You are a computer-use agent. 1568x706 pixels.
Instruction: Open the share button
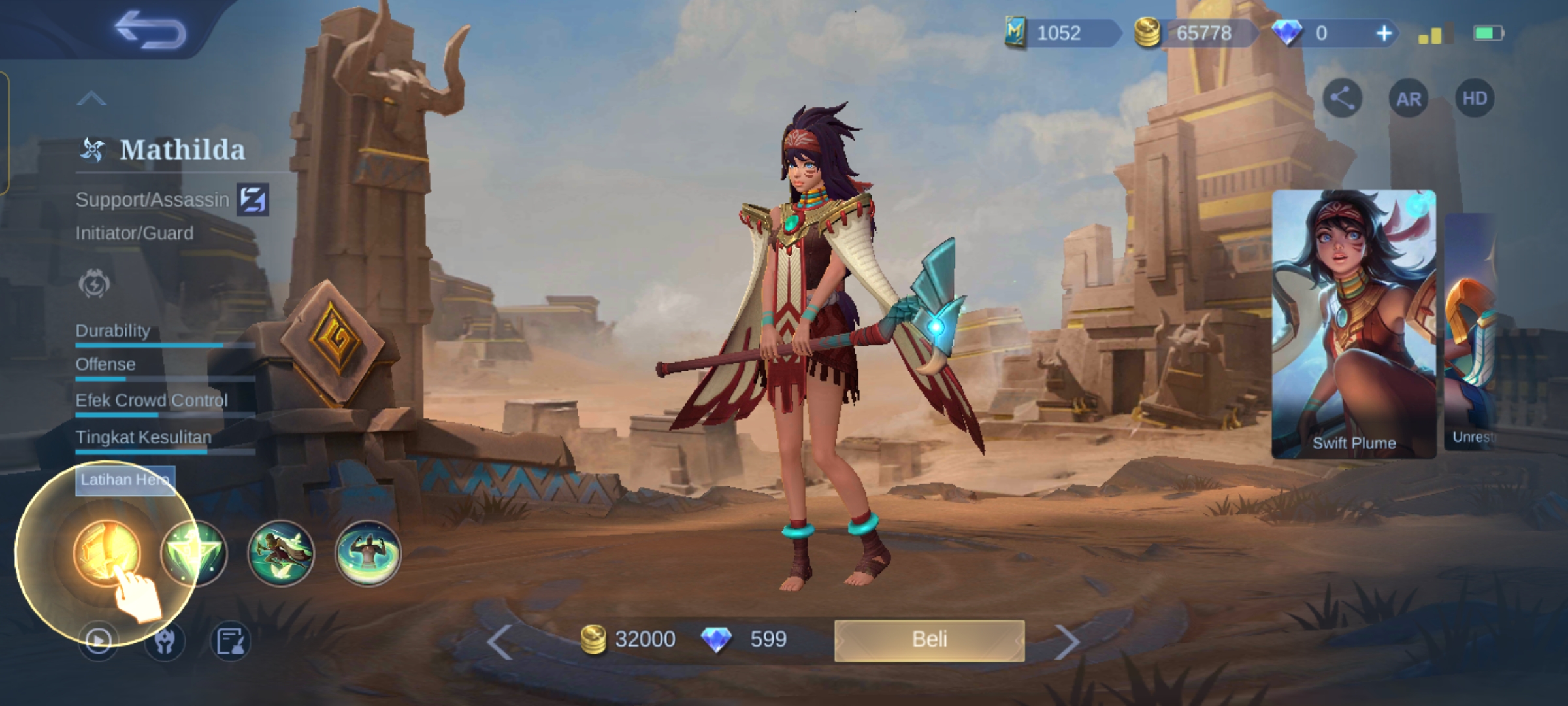click(x=1342, y=99)
